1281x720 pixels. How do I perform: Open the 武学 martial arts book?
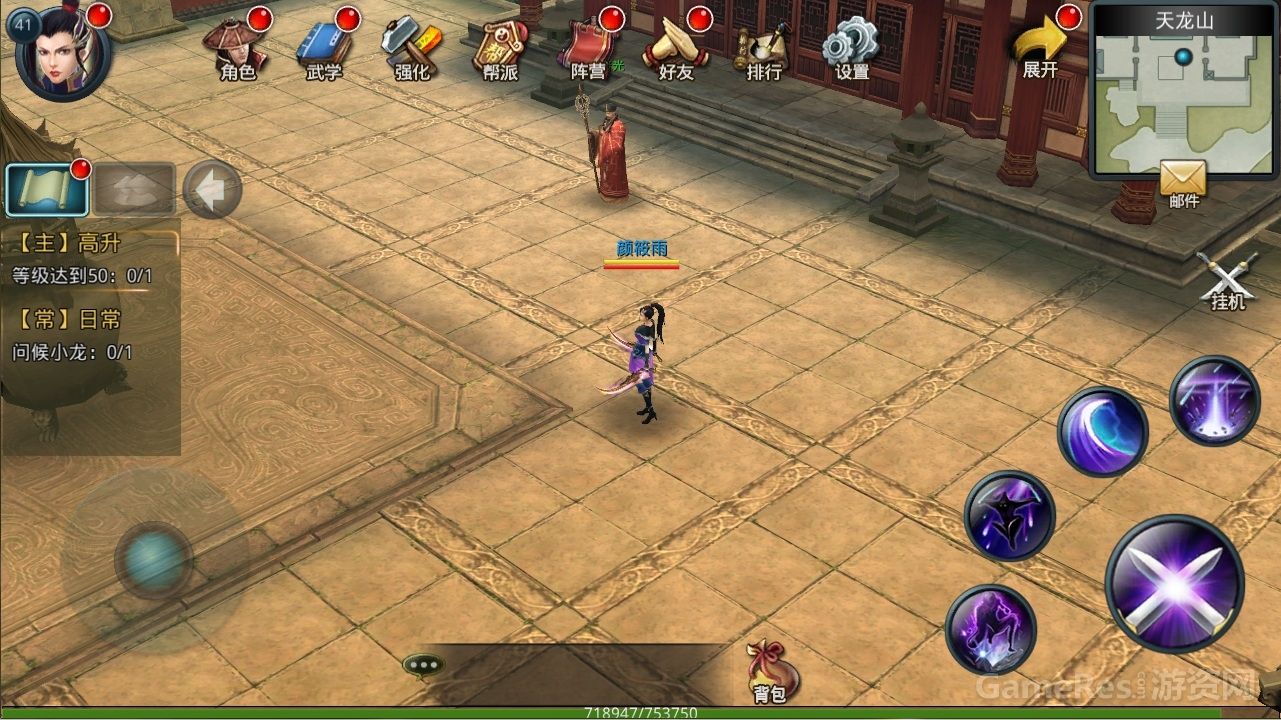324,48
